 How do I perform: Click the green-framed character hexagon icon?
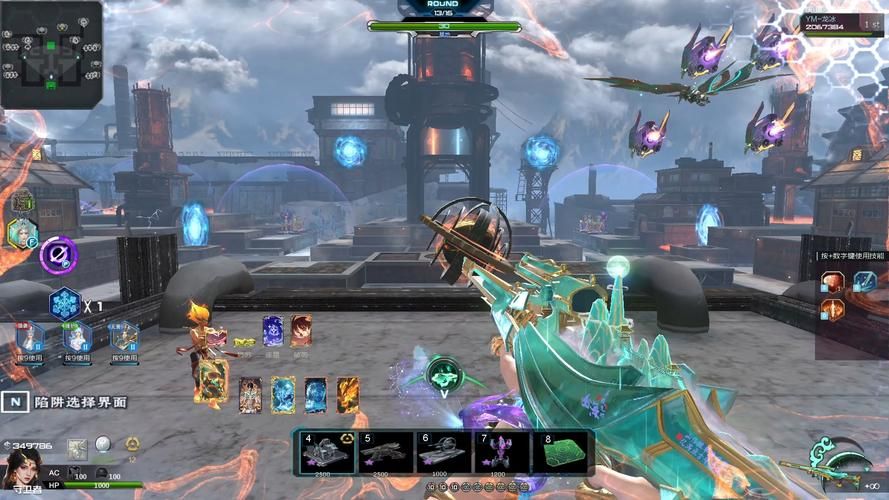pos(22,232)
